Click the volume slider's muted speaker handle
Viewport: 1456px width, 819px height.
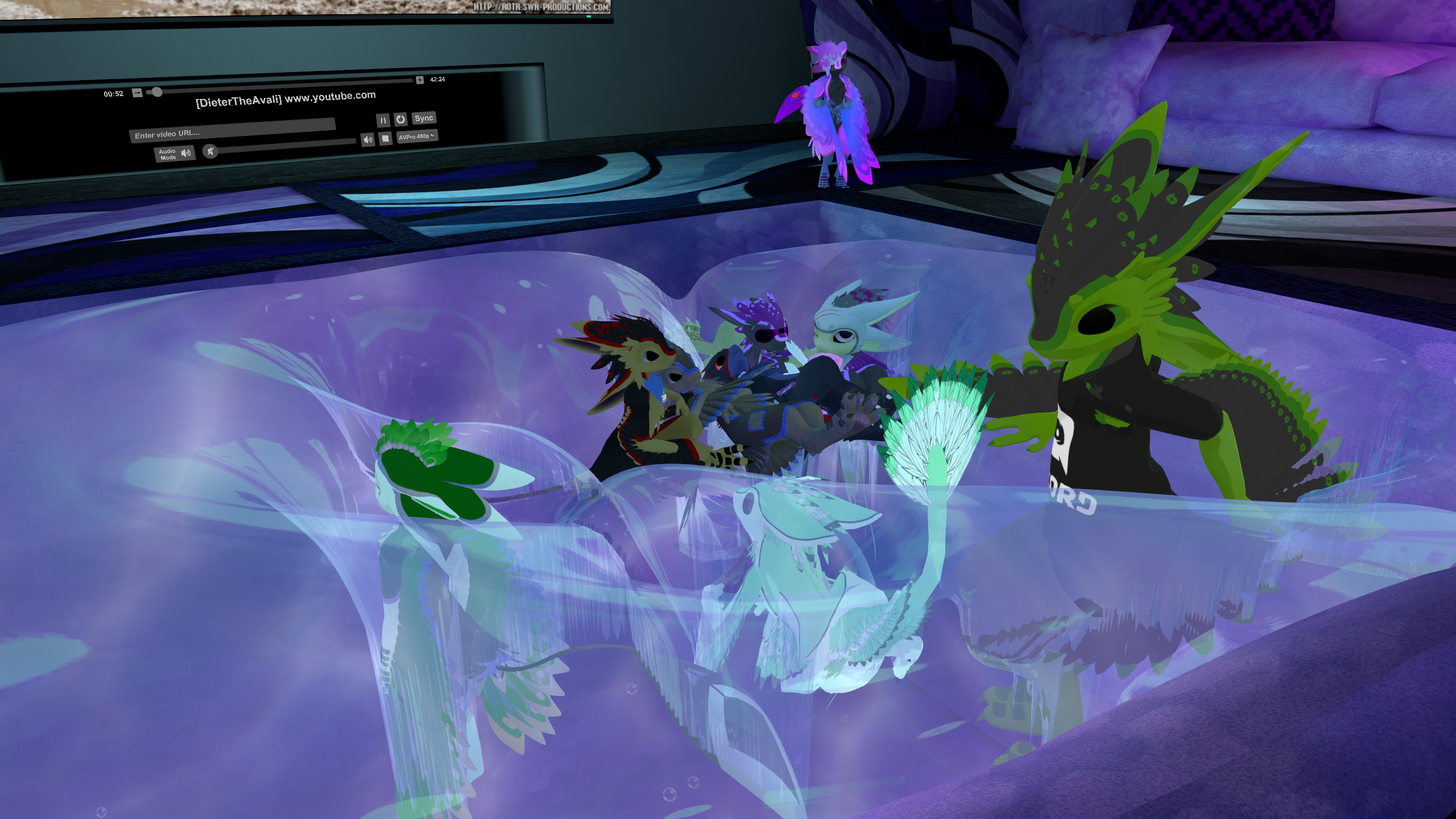point(211,151)
